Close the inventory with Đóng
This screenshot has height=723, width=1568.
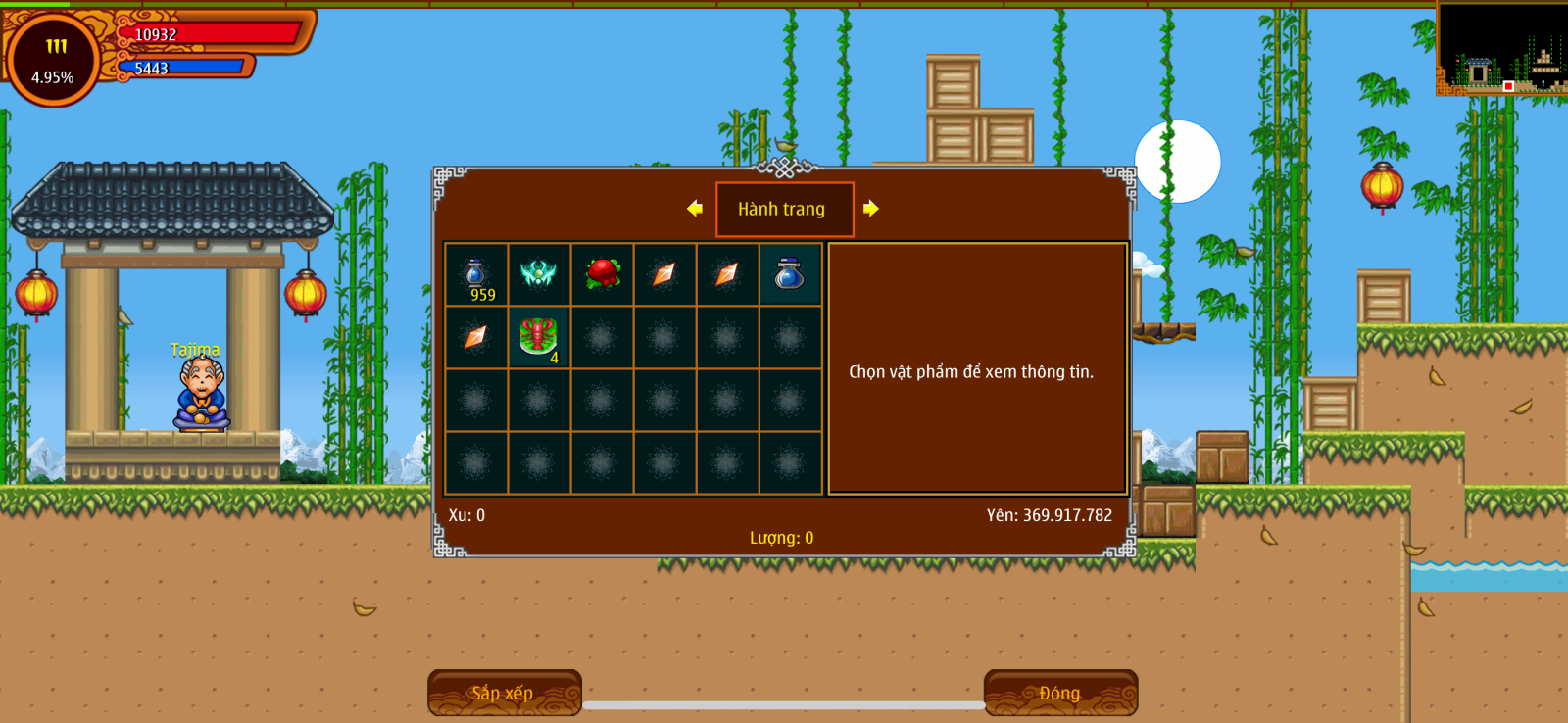pyautogui.click(x=1060, y=693)
